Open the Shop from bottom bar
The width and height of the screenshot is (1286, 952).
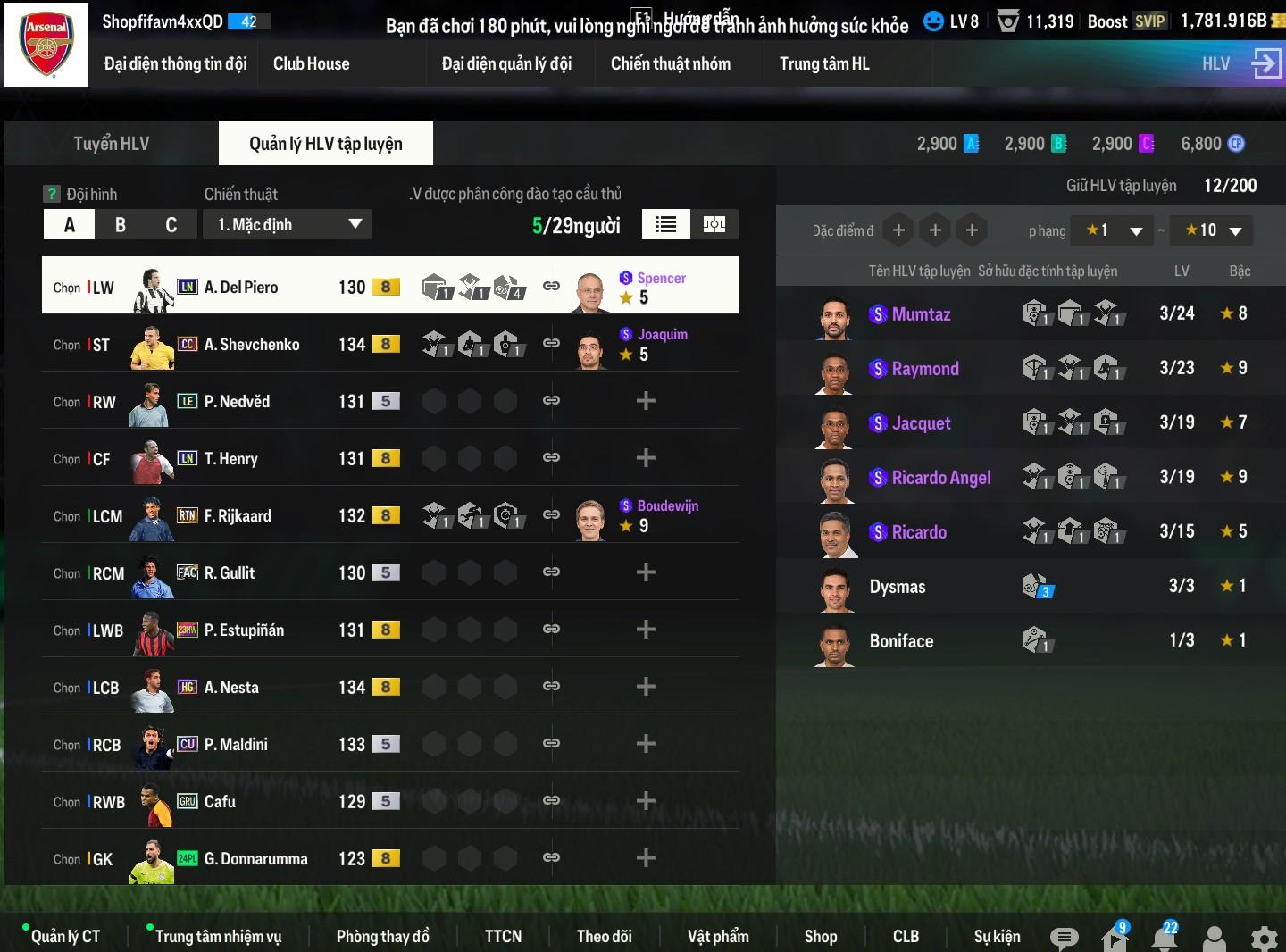click(x=820, y=936)
